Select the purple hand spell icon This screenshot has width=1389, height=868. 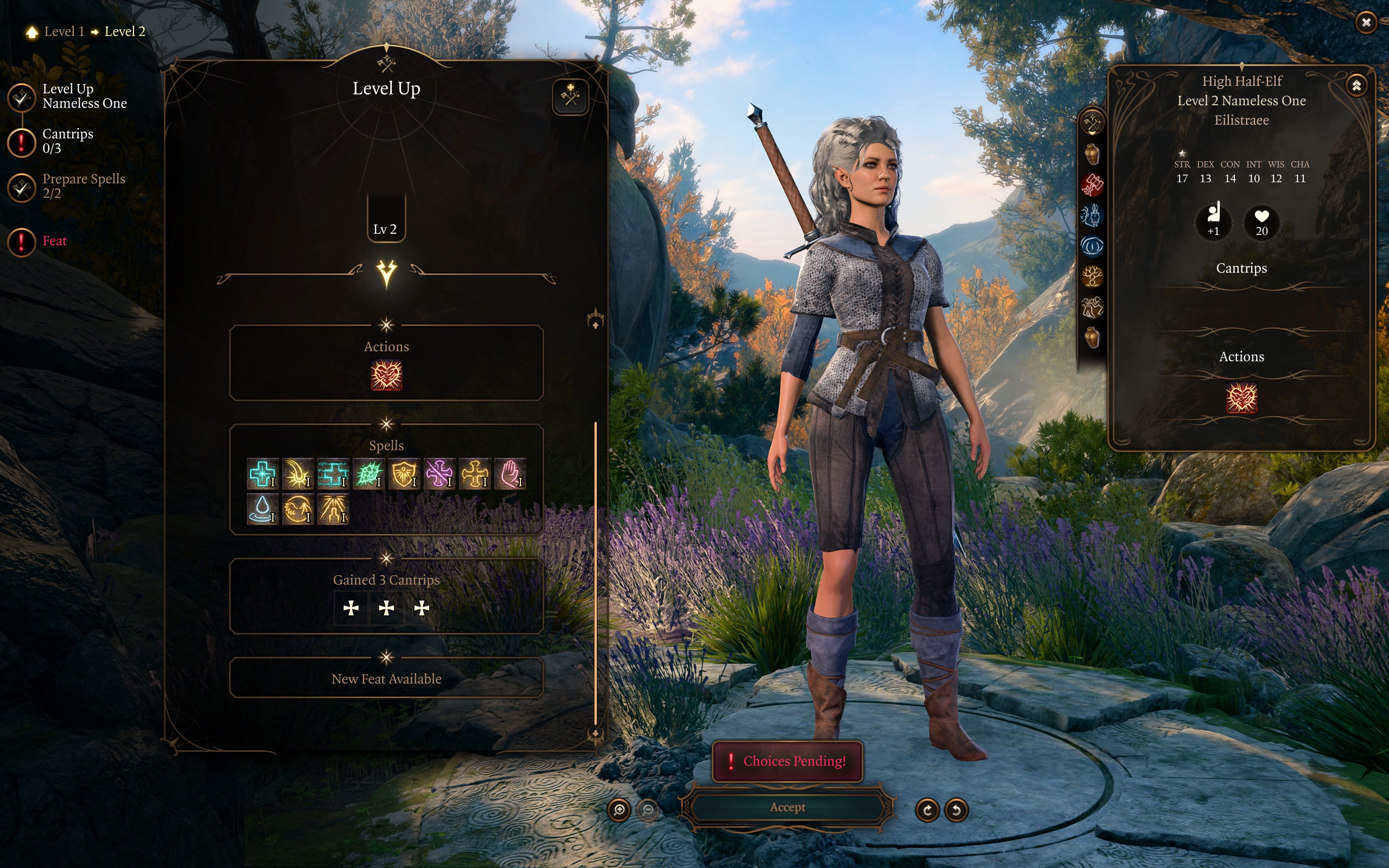(x=510, y=474)
